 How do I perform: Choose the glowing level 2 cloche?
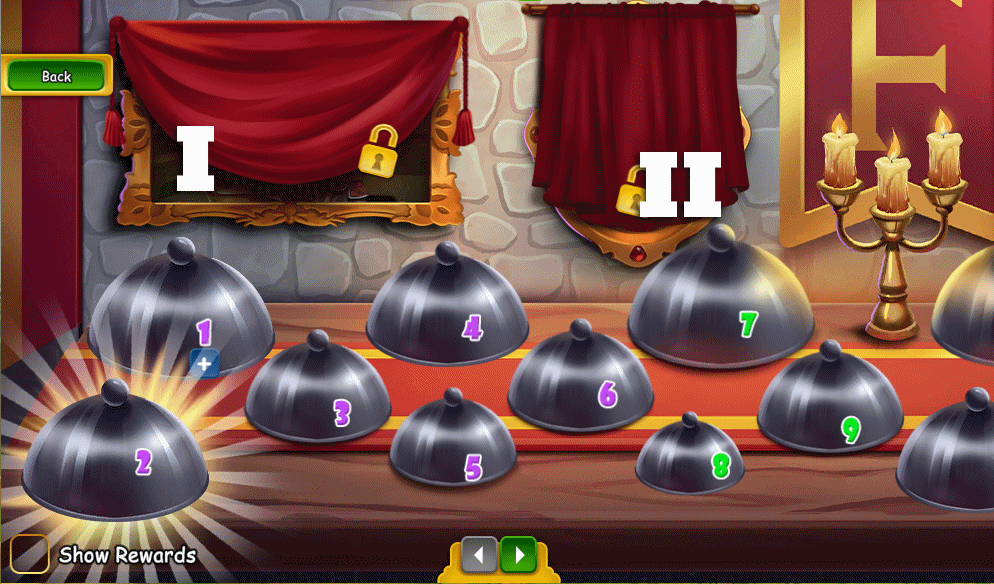[x=116, y=456]
